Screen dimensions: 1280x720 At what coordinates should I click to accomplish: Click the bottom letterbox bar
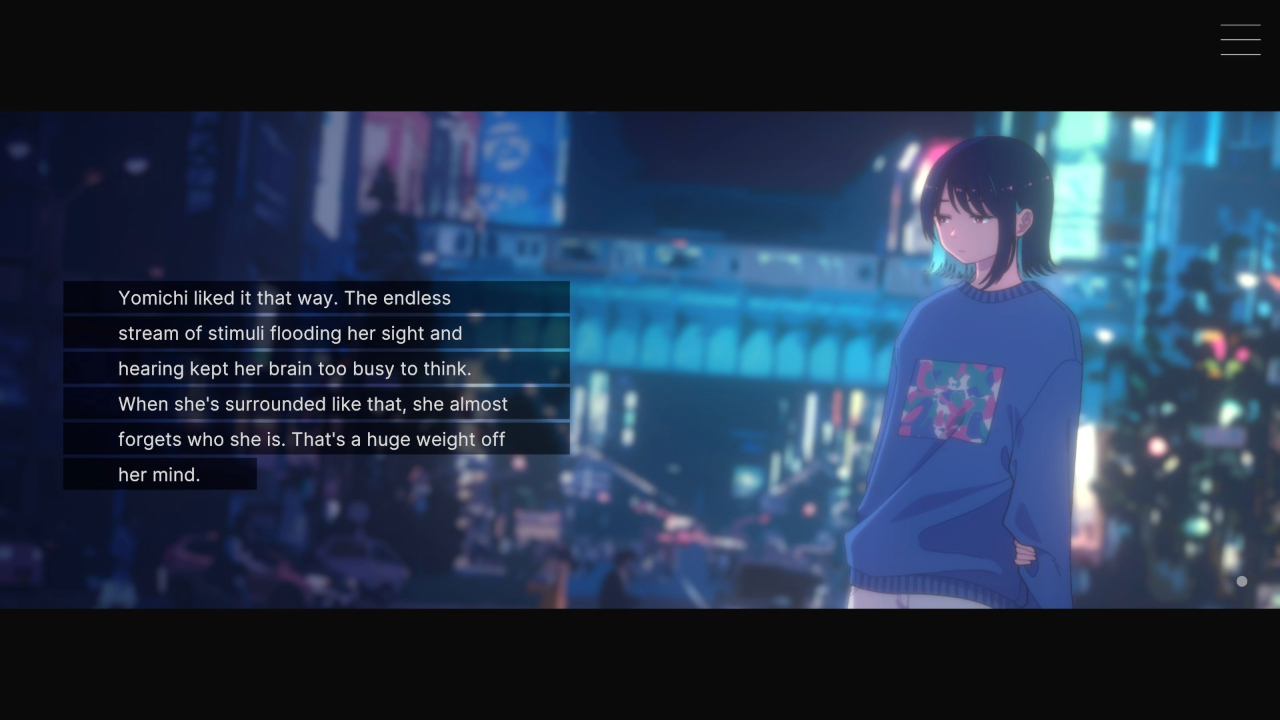coord(640,665)
